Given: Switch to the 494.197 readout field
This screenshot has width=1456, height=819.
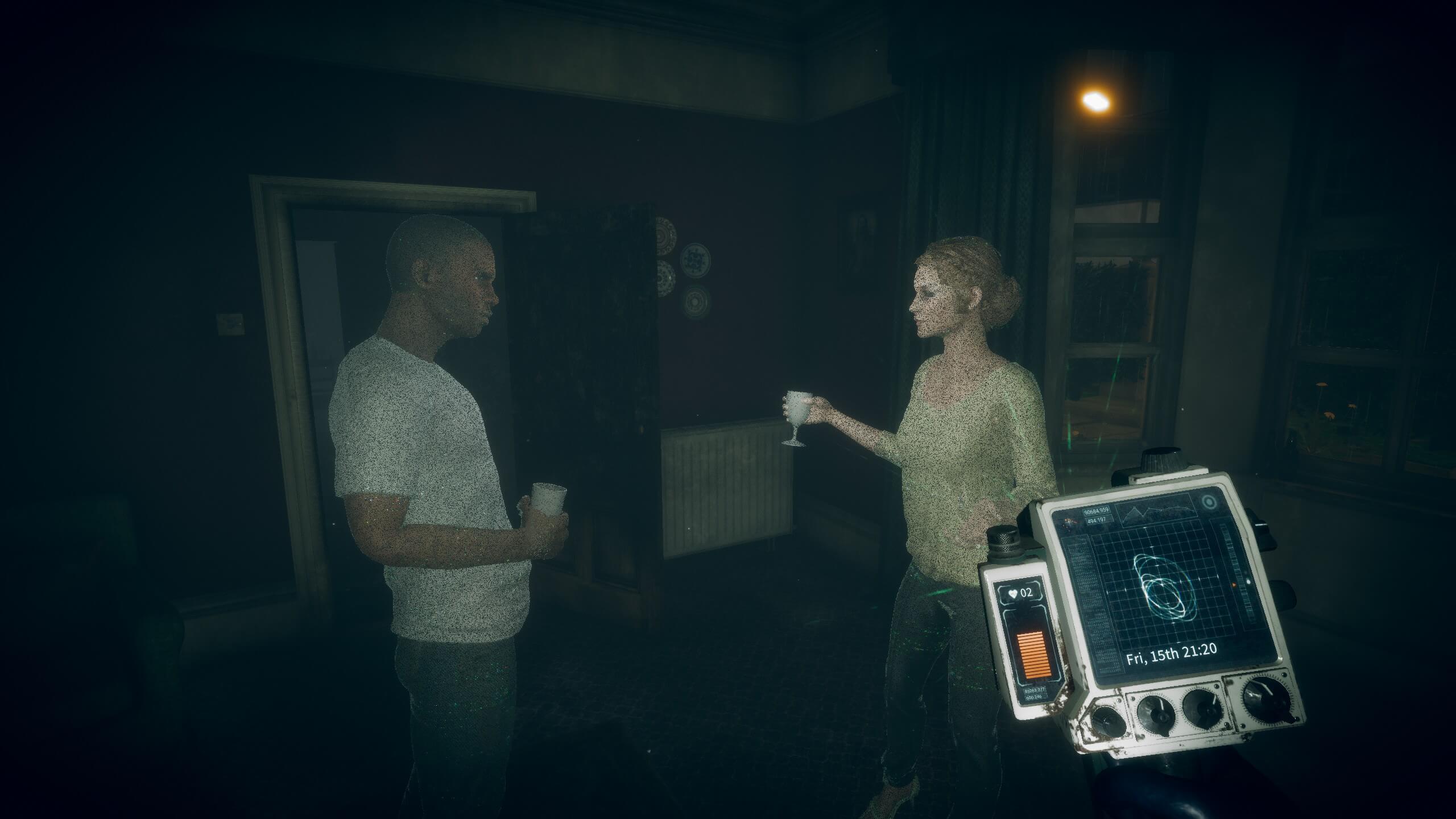Looking at the screenshot, I should pyautogui.click(x=1096, y=520).
